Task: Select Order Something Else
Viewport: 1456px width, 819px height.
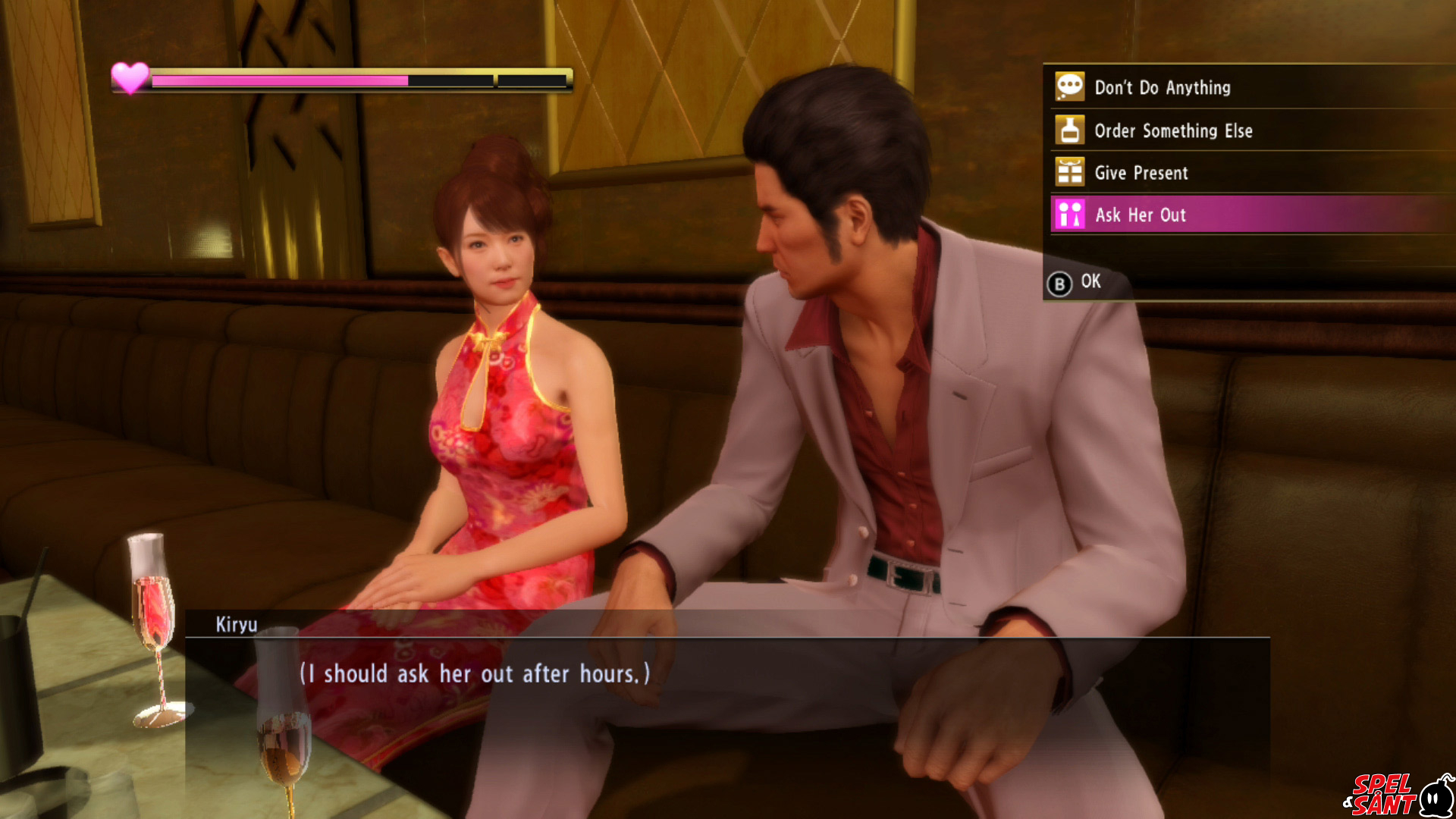Action: pyautogui.click(x=1172, y=131)
